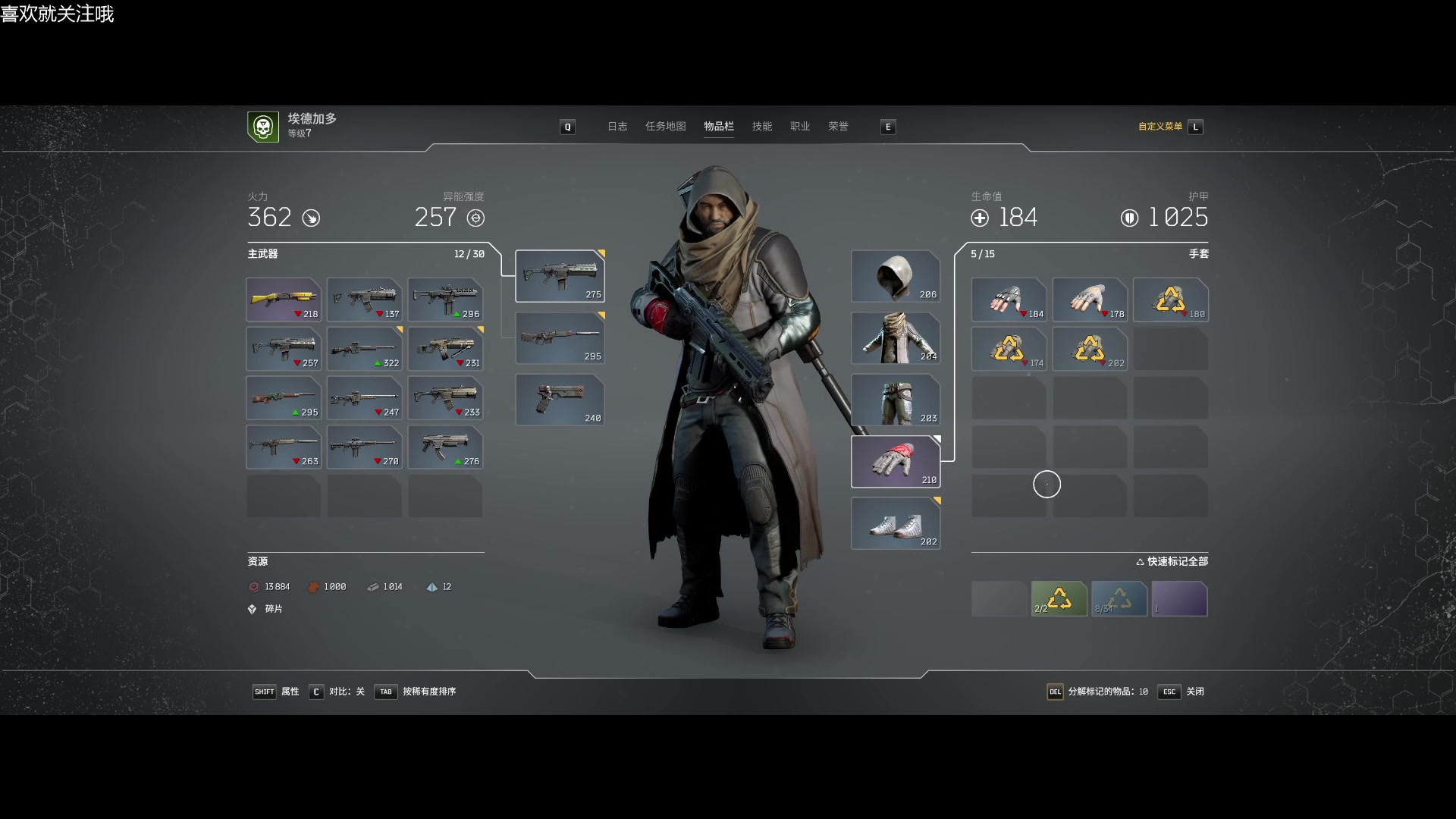The image size is (1456, 819).
Task: Choose the inventory weapon rated 322
Action: coord(364,349)
